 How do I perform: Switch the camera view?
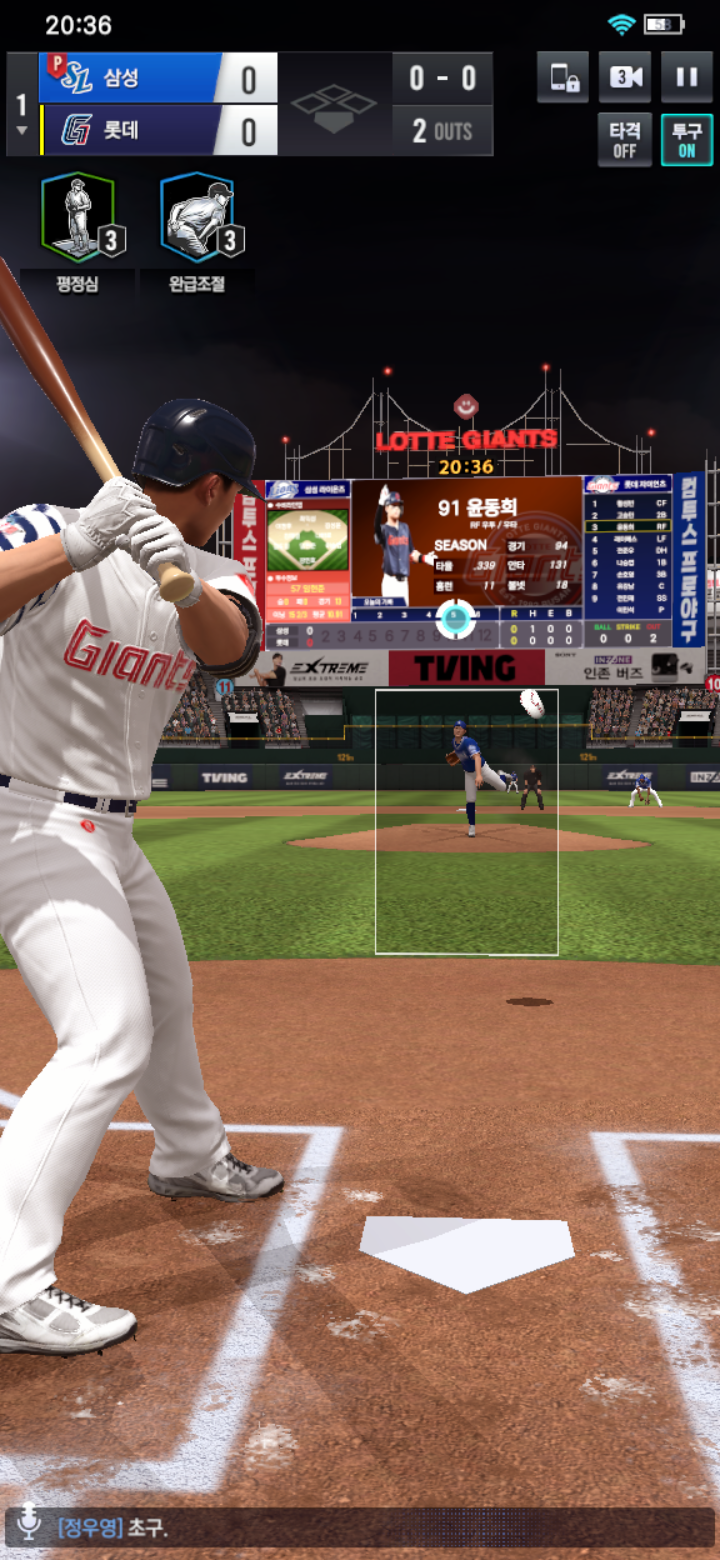tap(625, 78)
